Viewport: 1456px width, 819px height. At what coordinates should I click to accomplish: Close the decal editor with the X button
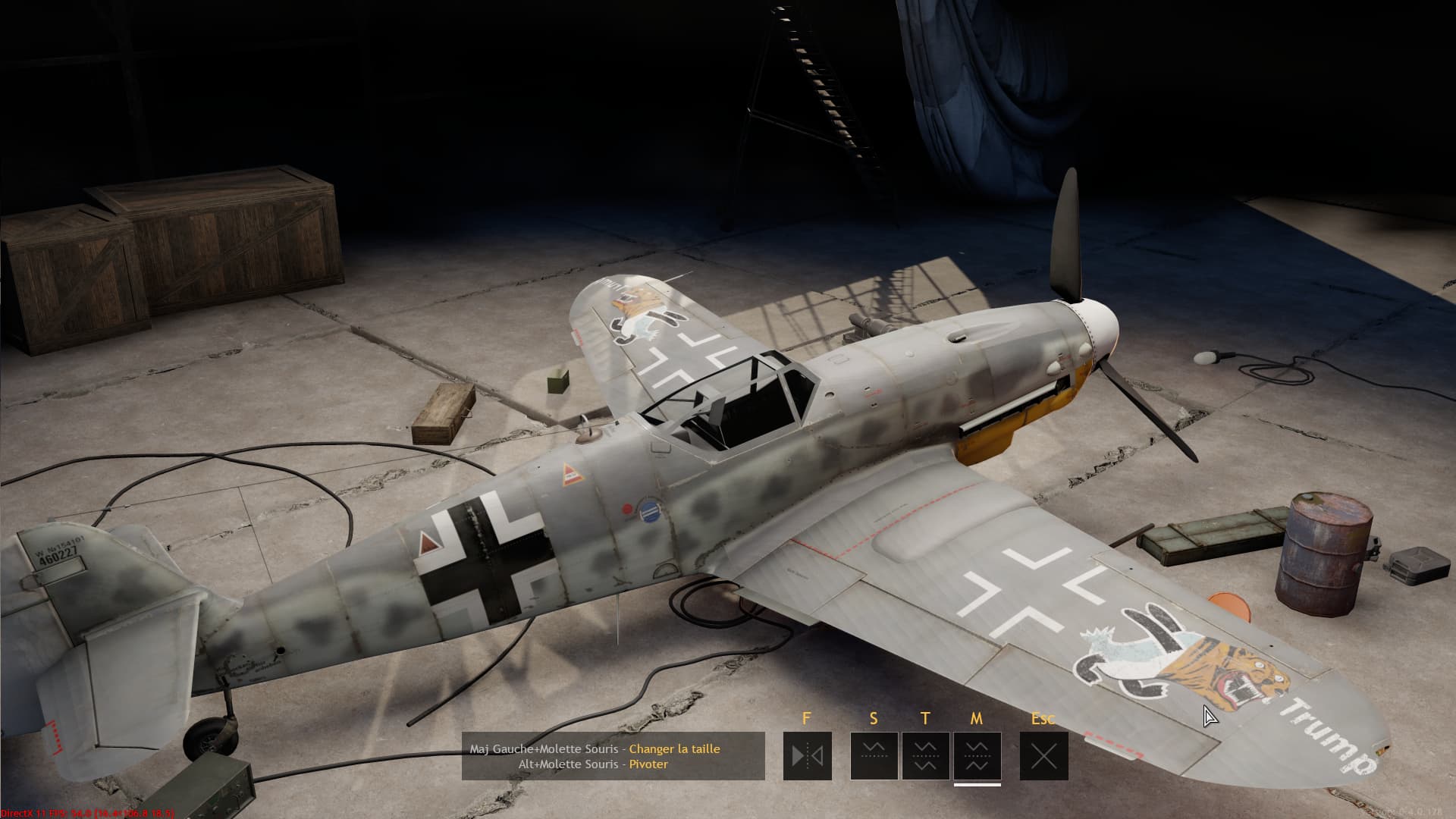click(1043, 756)
